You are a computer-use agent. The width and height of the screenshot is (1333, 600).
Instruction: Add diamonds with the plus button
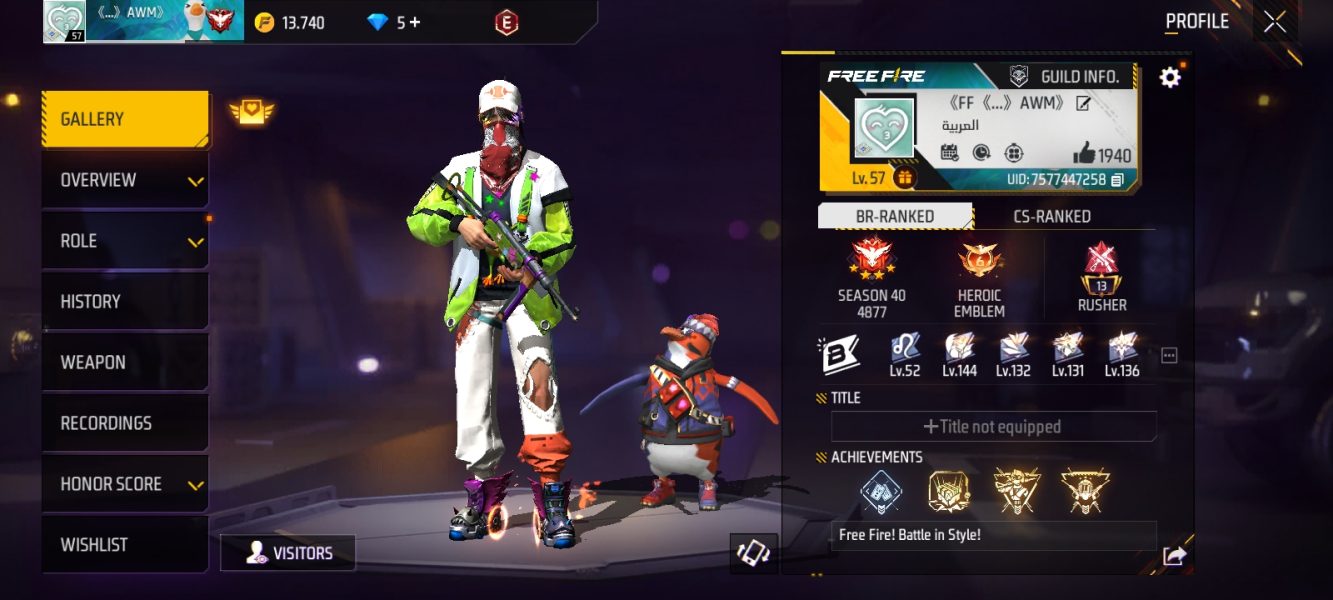click(x=414, y=22)
